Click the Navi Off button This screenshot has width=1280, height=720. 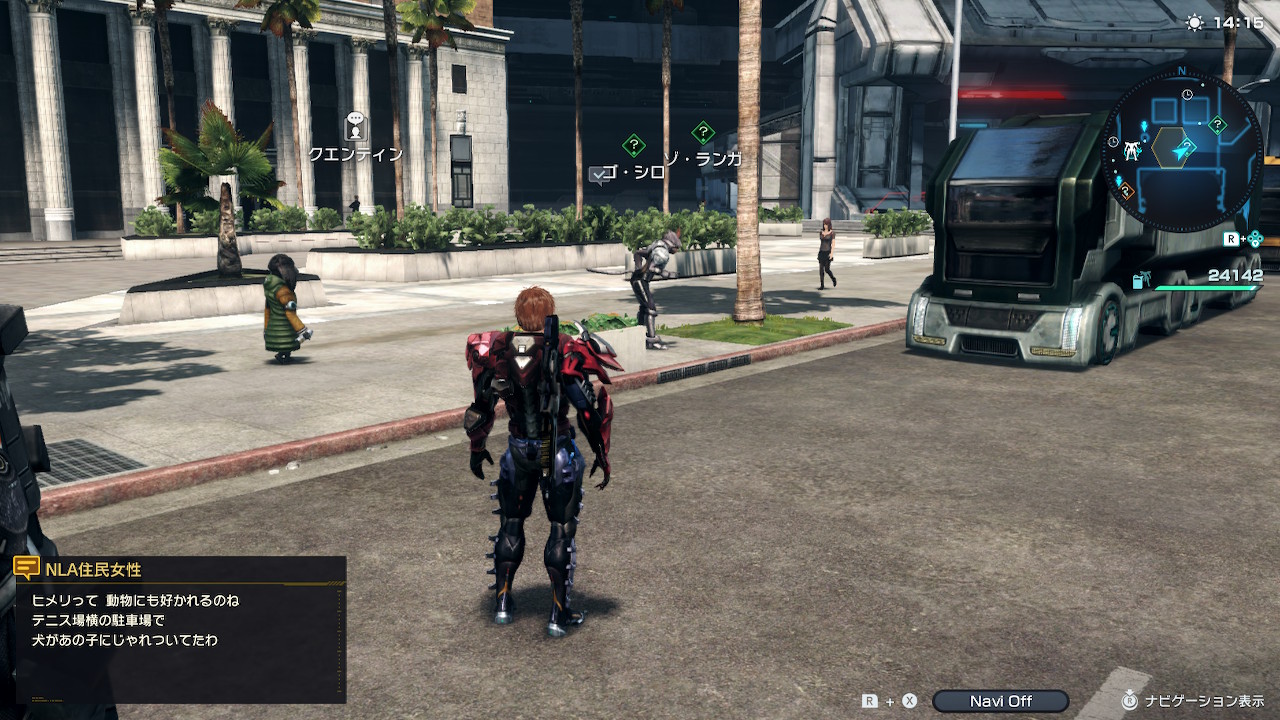click(1000, 701)
